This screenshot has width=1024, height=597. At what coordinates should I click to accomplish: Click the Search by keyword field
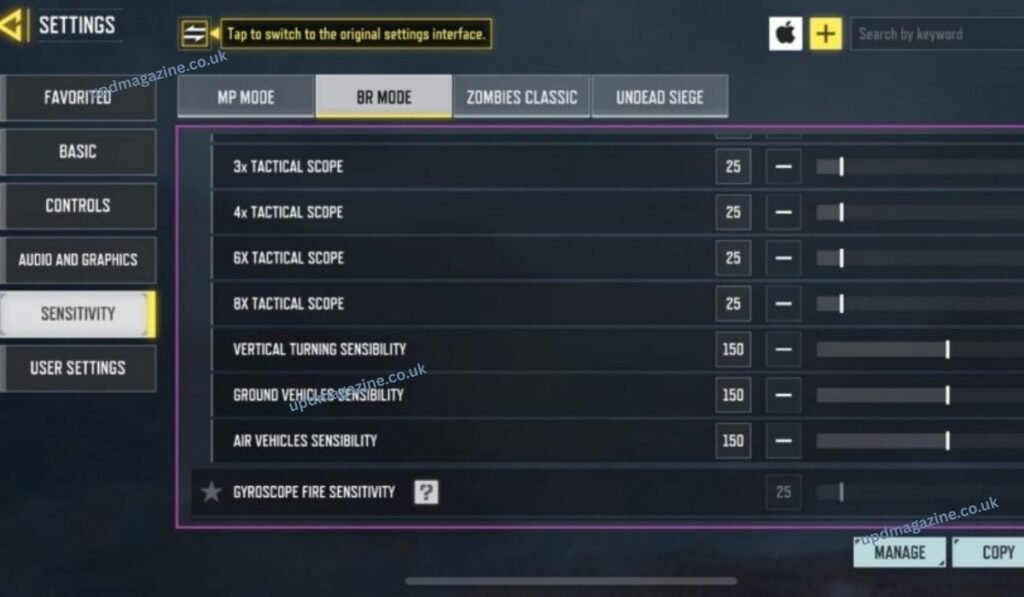tap(935, 34)
